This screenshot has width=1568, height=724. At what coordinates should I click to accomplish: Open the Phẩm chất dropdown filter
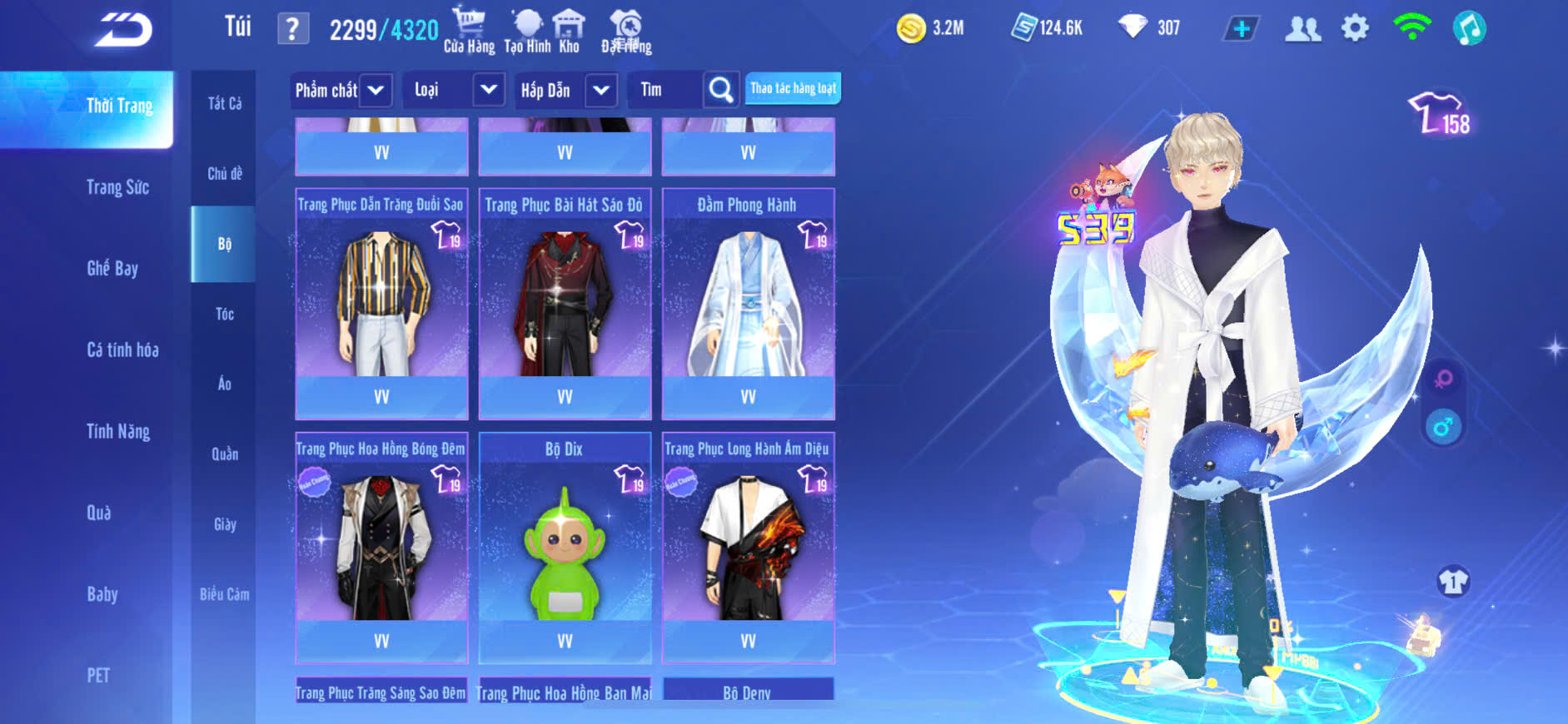(376, 90)
